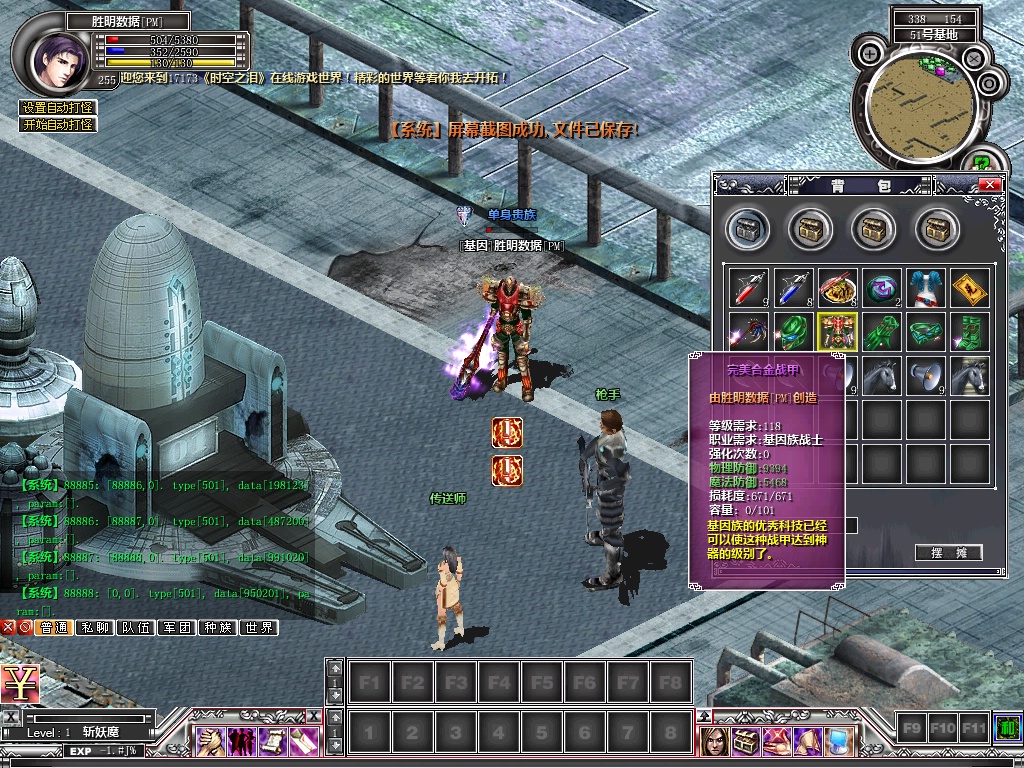This screenshot has height=768, width=1024.
Task: Select the blue potion vial slot
Action: pyautogui.click(x=792, y=288)
